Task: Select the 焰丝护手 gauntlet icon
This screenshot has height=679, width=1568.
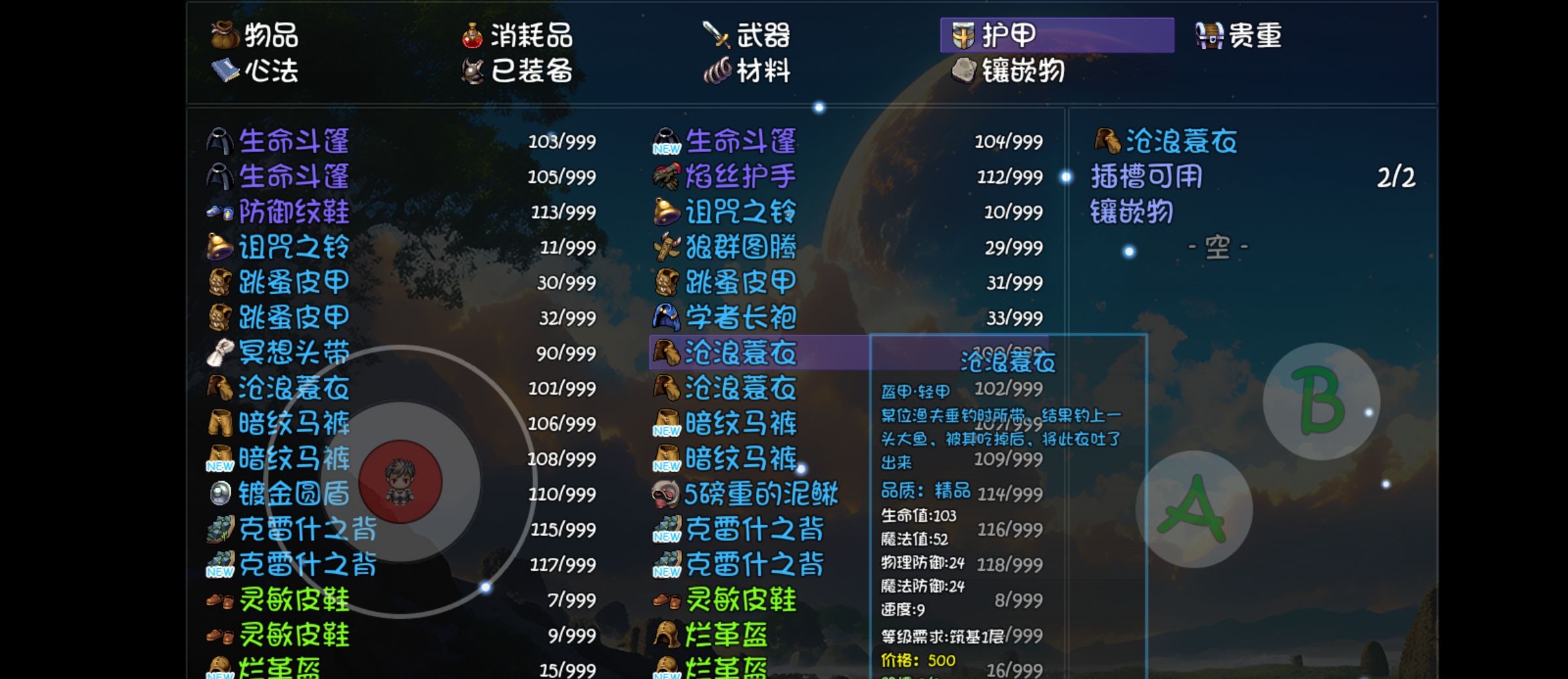Action: click(665, 176)
